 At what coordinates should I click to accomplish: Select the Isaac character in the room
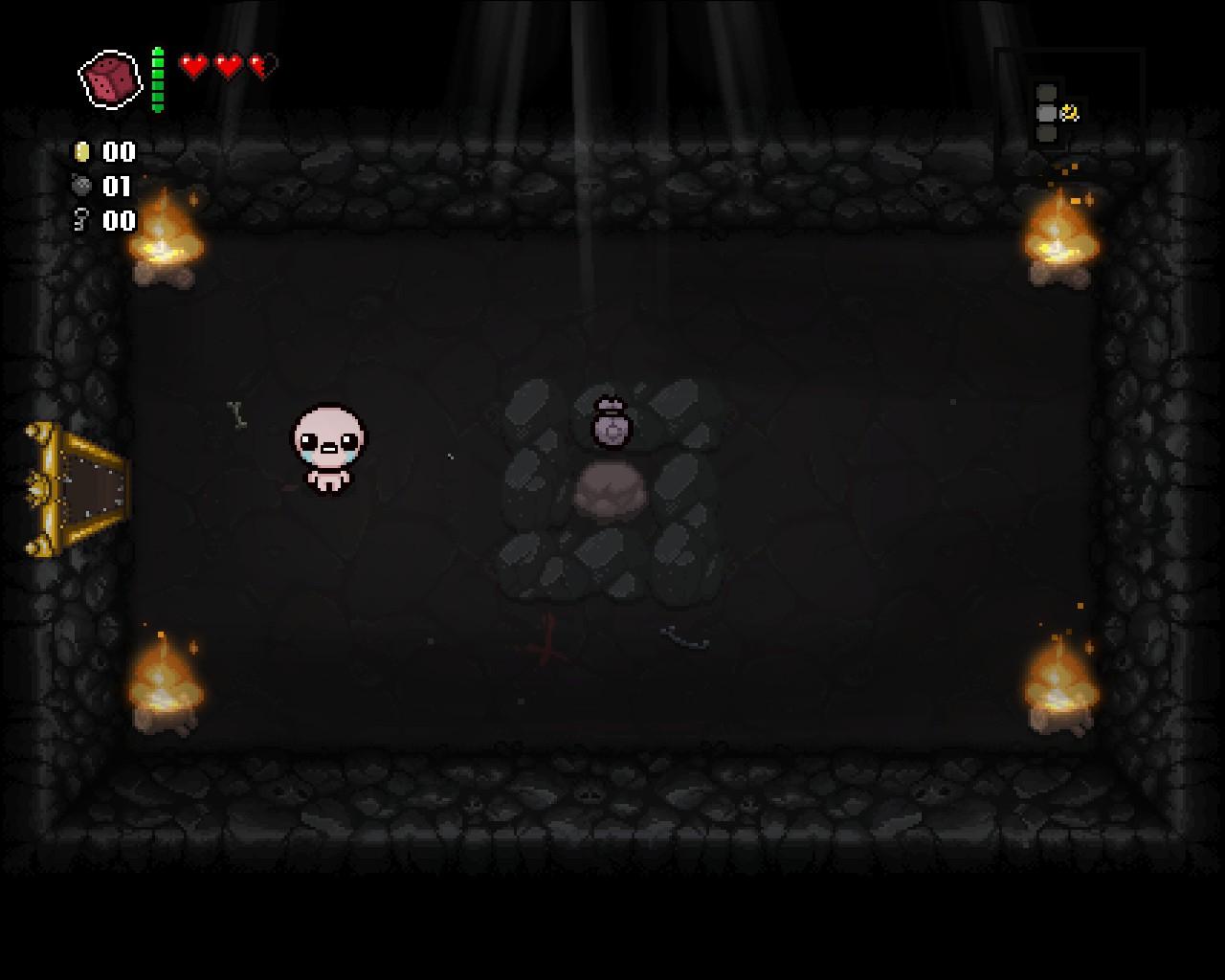325,450
